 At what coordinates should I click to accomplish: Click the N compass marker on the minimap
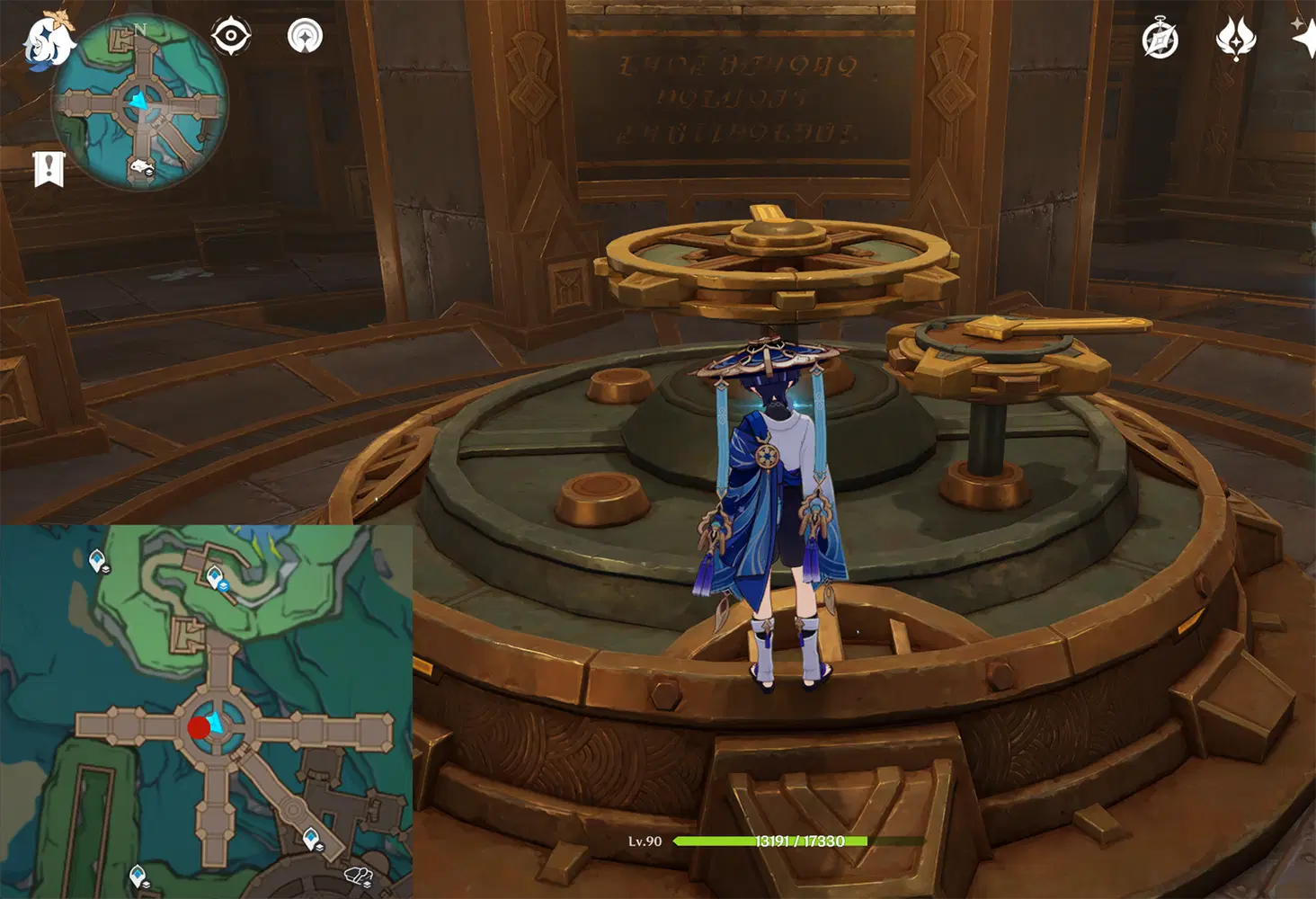142,28
